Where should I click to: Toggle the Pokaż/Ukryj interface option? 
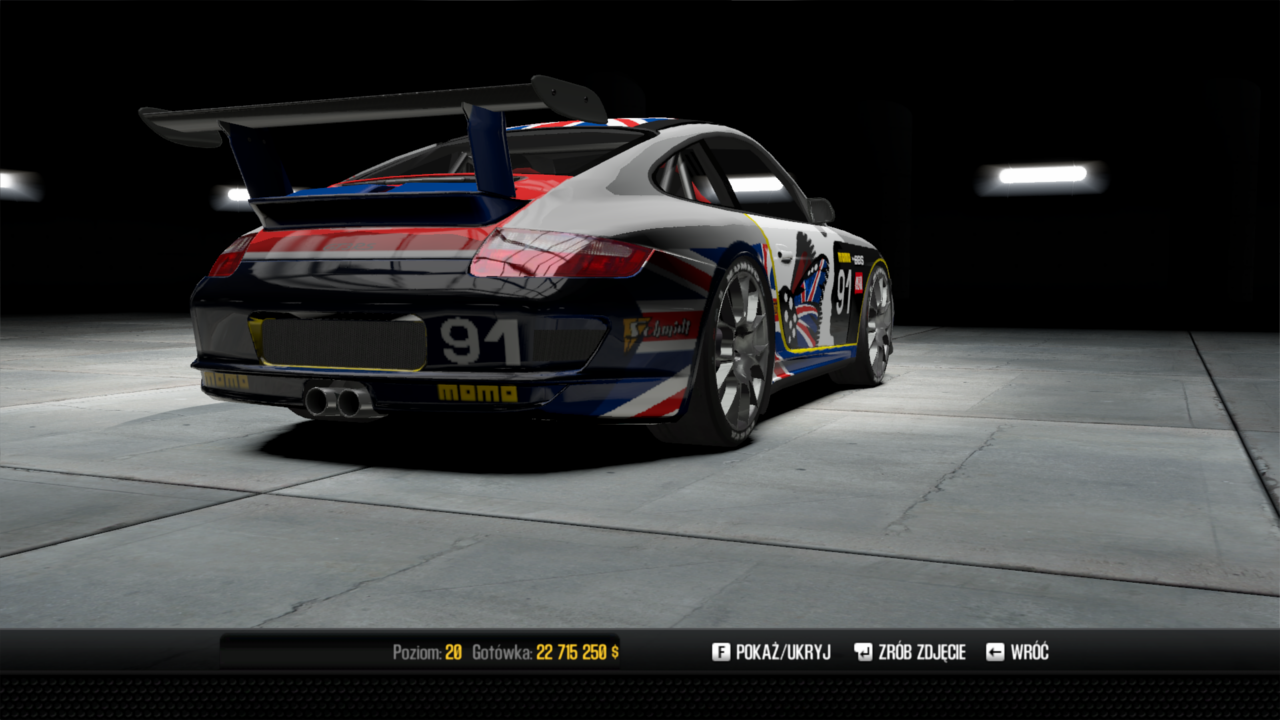tap(771, 652)
